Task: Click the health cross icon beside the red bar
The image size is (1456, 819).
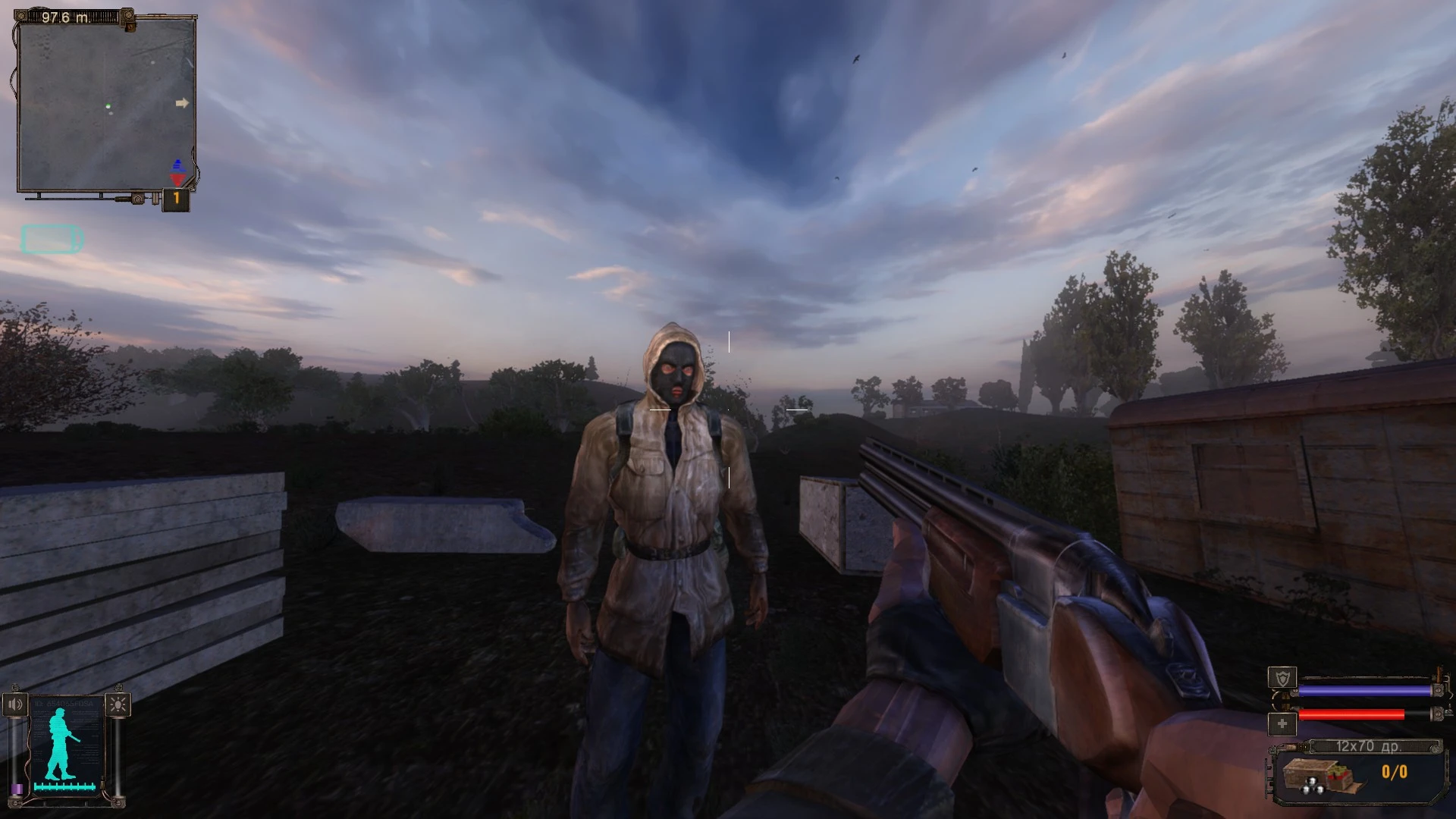Action: 1282,723
